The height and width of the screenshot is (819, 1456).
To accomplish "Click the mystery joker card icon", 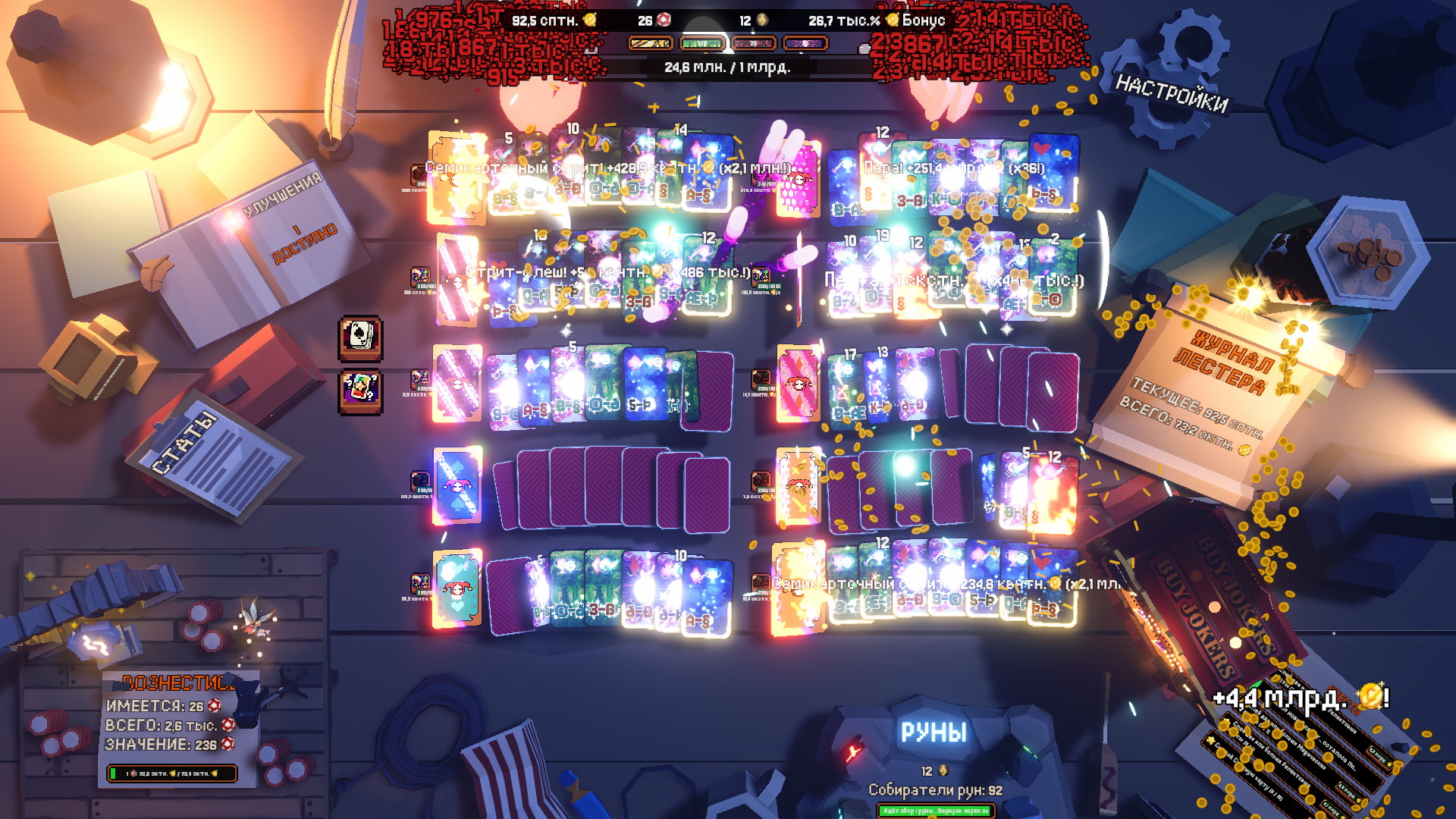I will (360, 391).
